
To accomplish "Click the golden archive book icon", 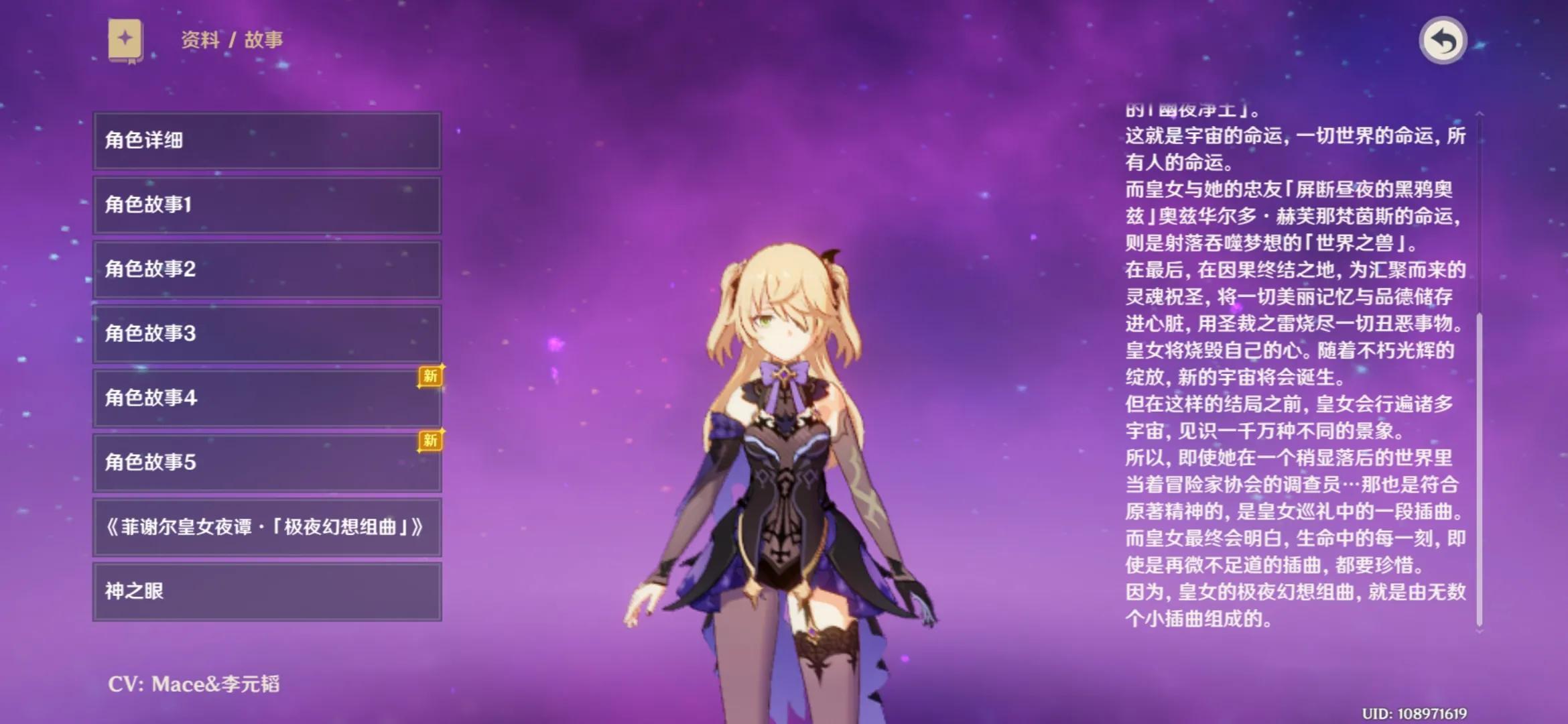I will click(x=126, y=40).
